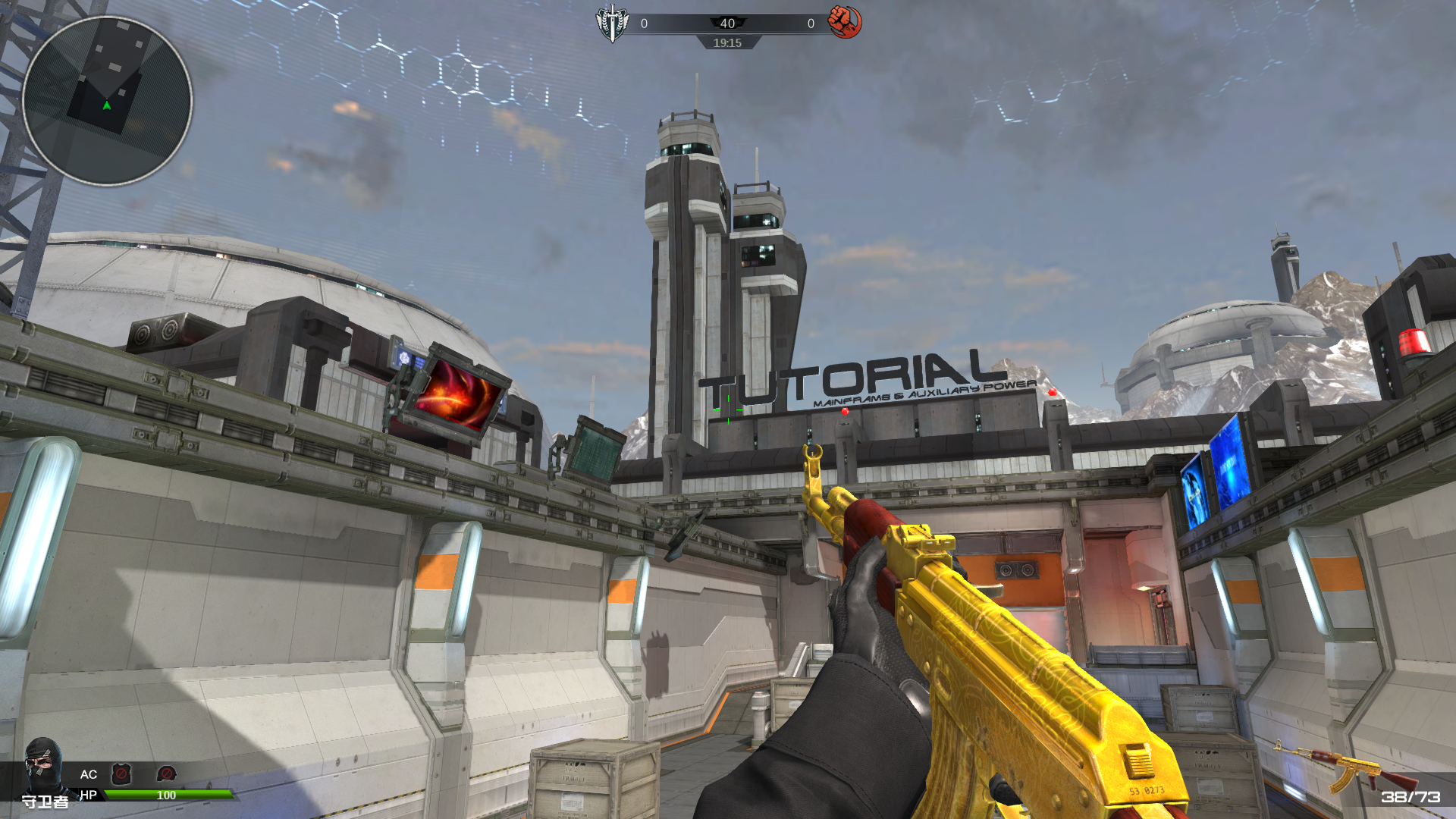Click the helmet status icon
Screen dimensions: 1456x819
click(x=166, y=773)
